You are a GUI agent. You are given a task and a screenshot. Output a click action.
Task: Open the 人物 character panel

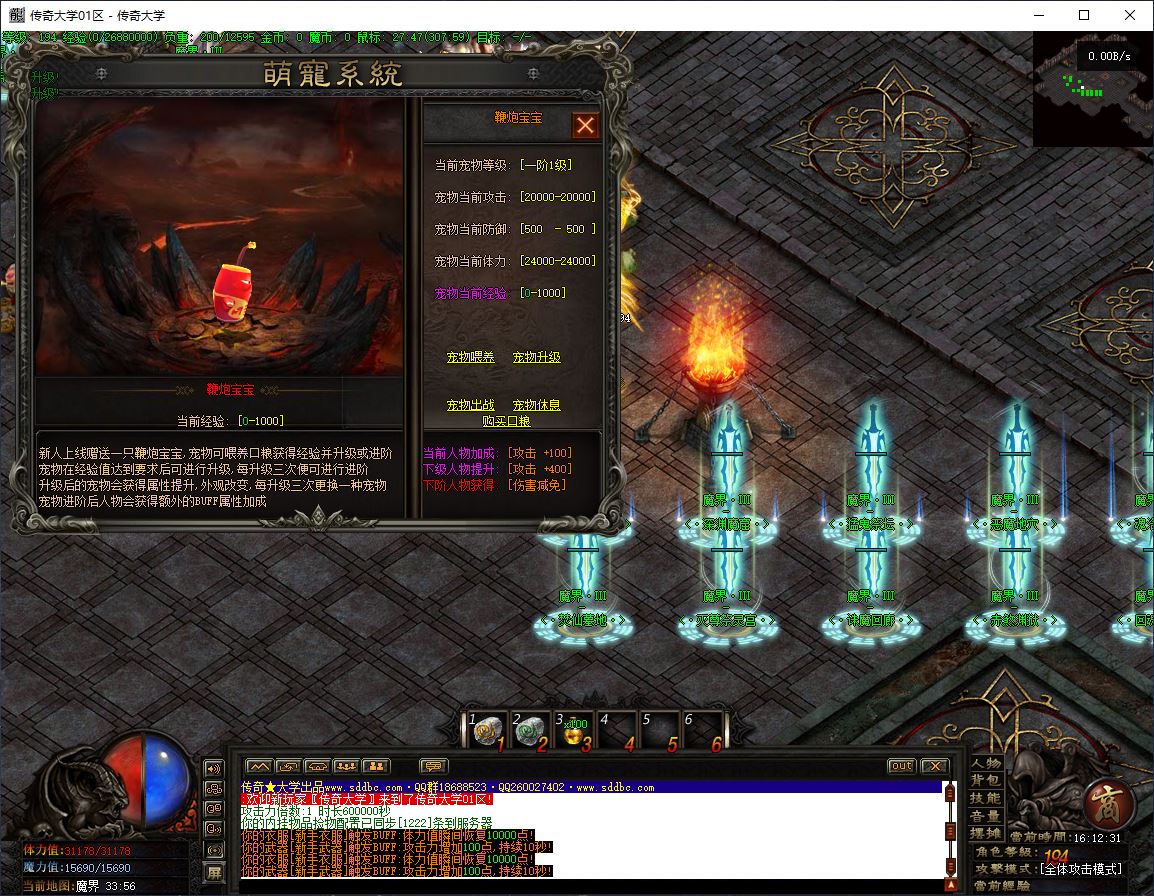coord(985,764)
